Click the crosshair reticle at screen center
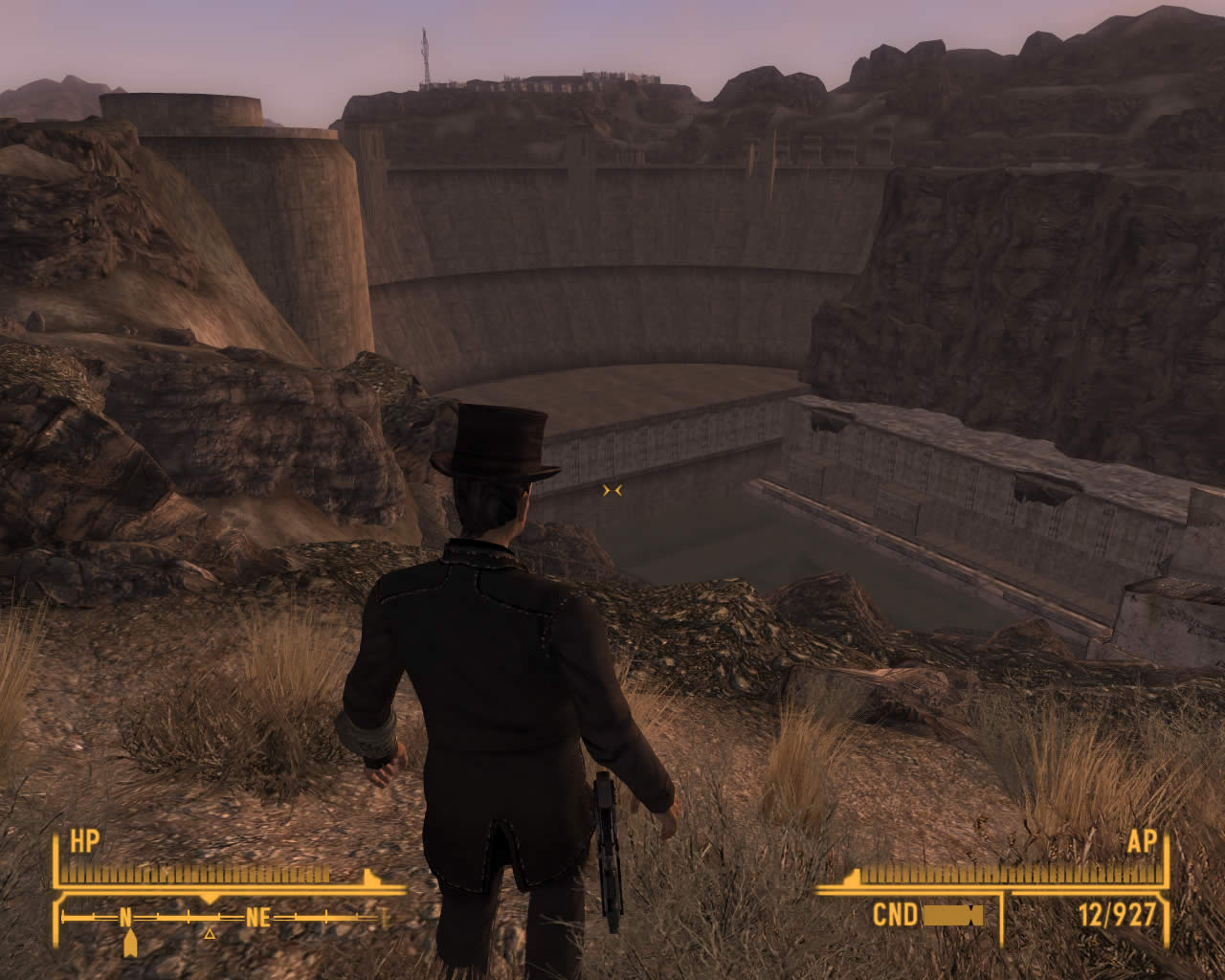This screenshot has height=980, width=1225. 612,489
